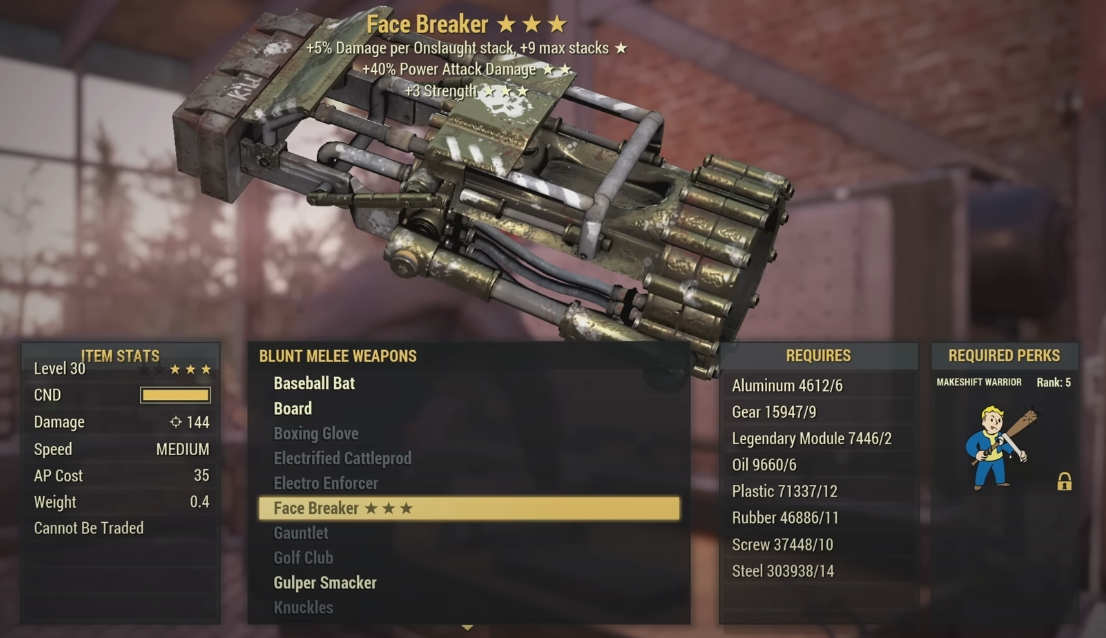Choose Golf Club from the list

(303, 557)
